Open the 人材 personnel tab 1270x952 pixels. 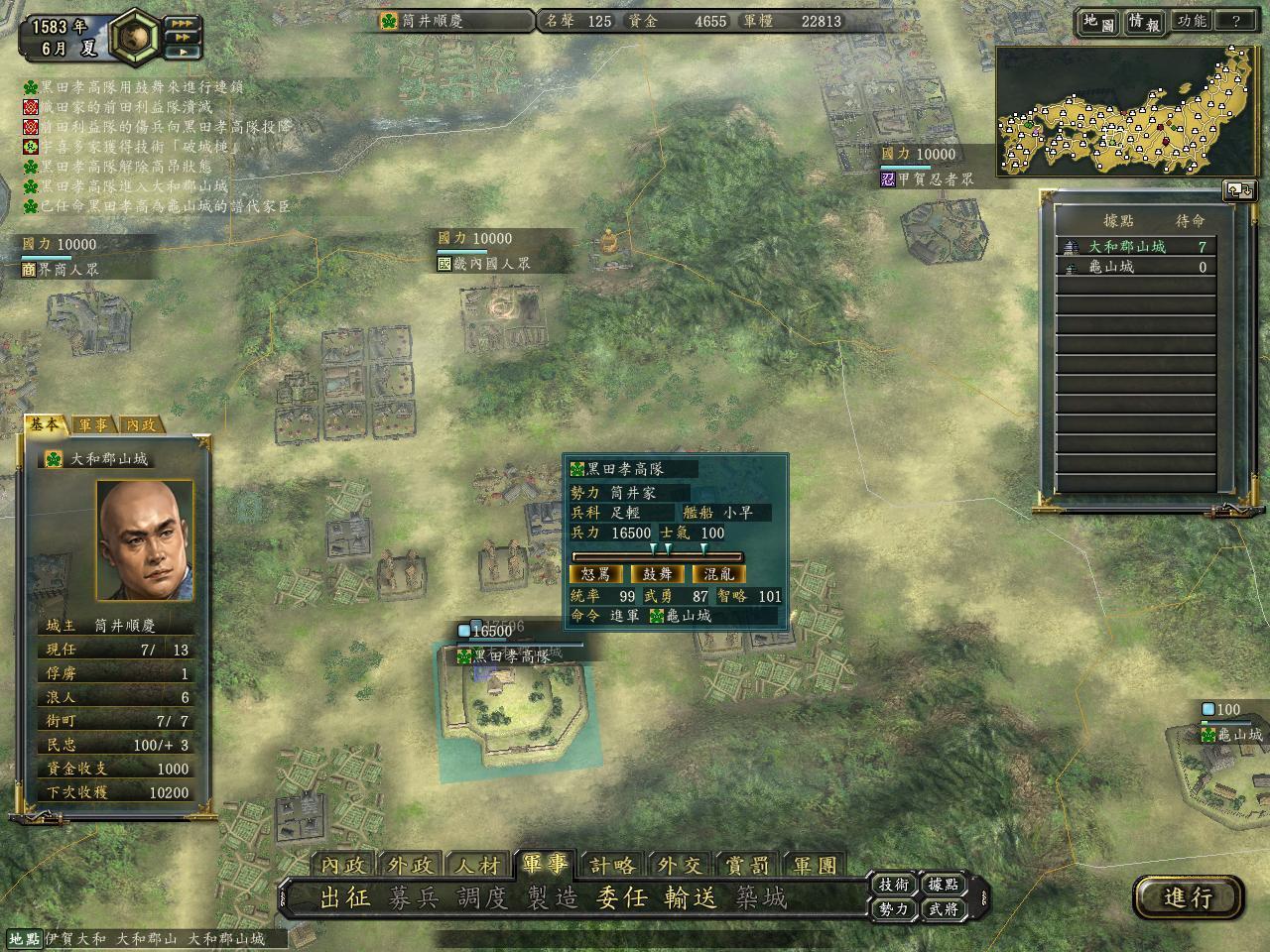pos(477,865)
